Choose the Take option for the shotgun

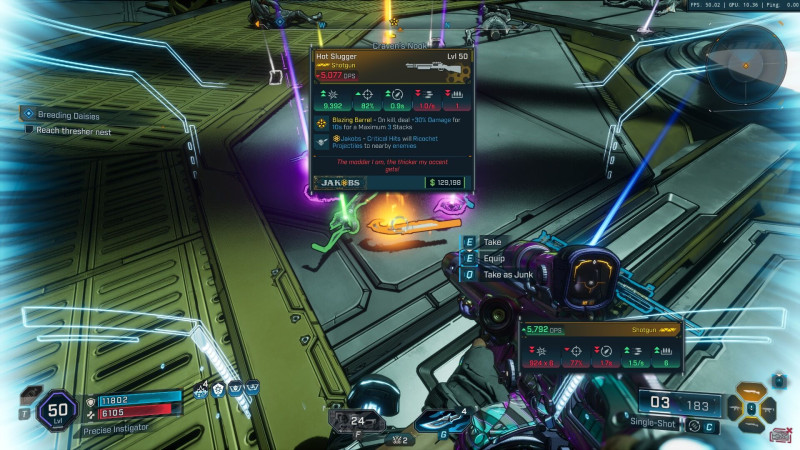492,242
